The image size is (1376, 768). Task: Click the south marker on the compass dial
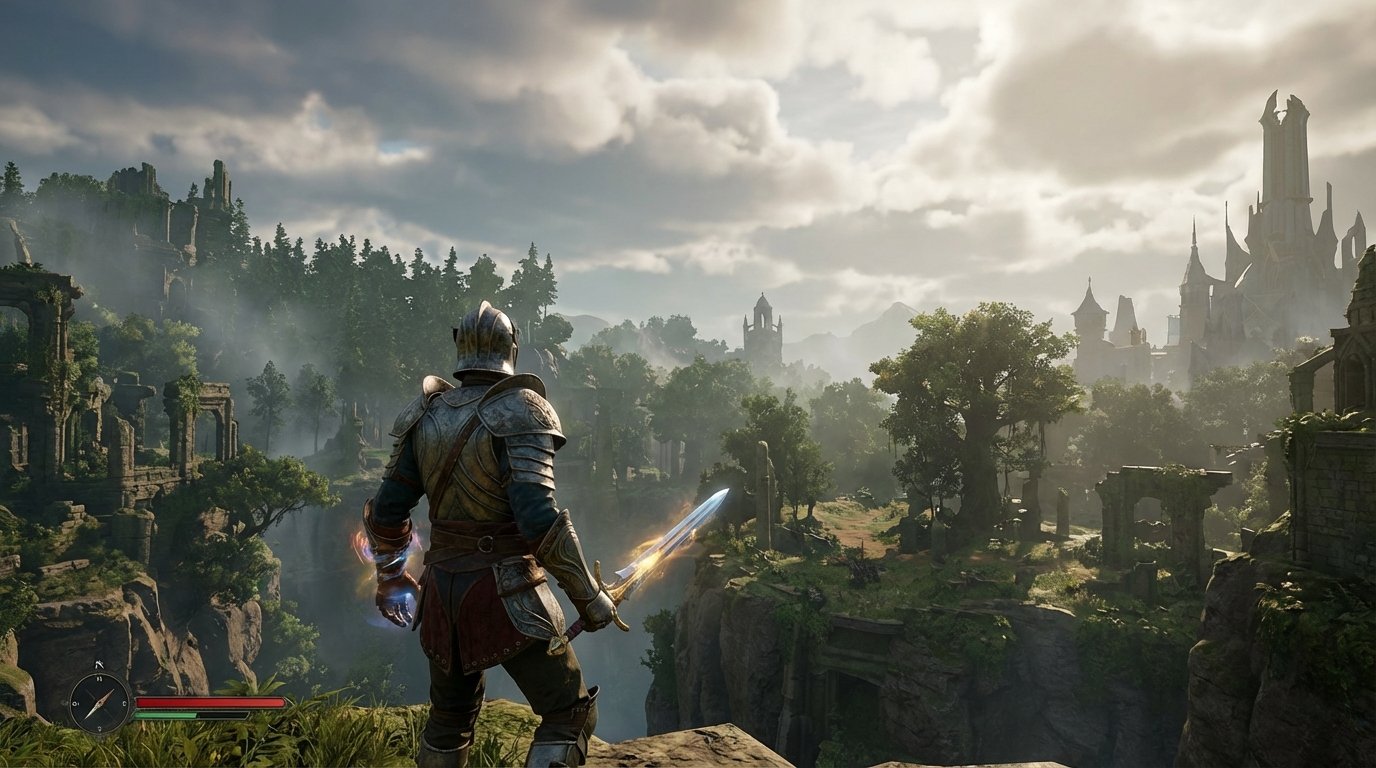(100, 728)
